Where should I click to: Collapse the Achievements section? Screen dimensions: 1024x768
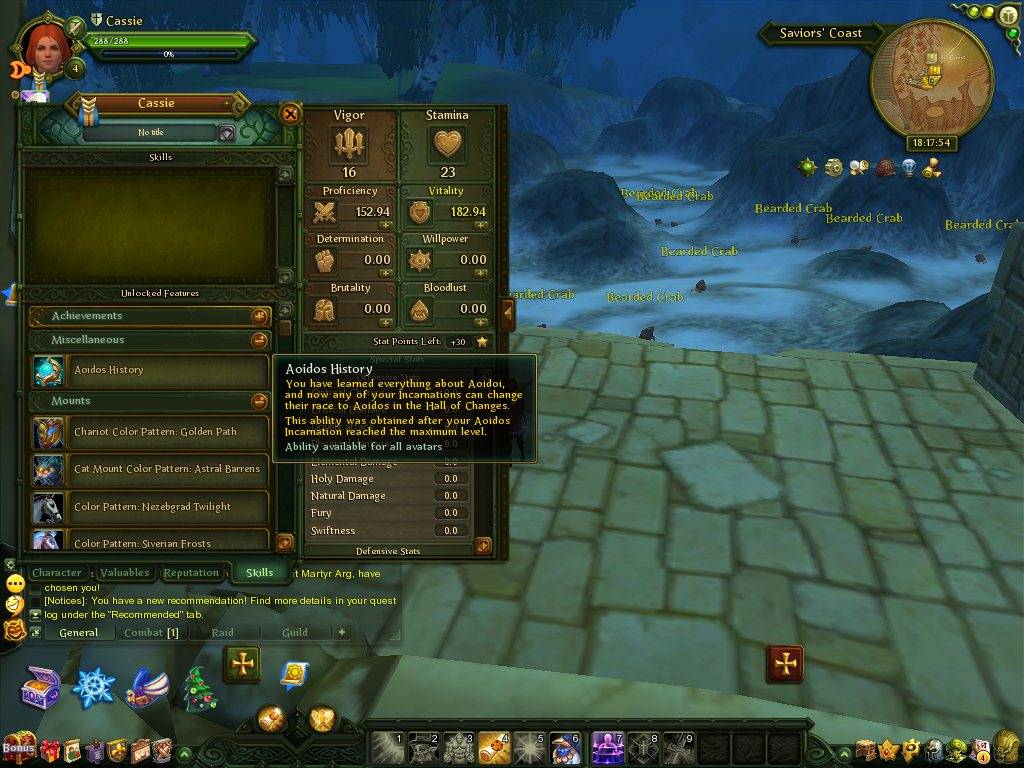pos(259,316)
